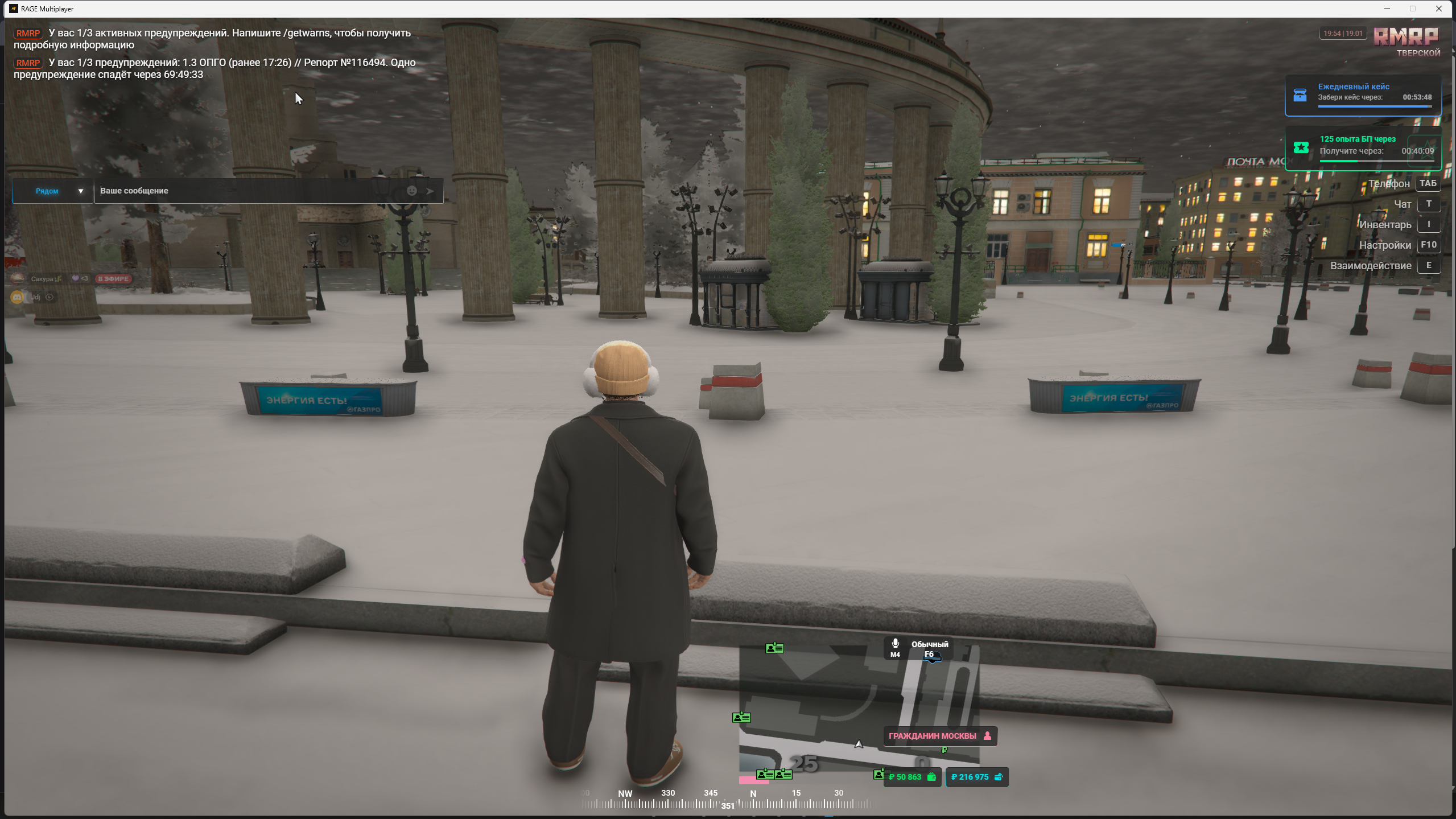Open the "125 опыта БП" battle pass reward
This screenshot has height=819, width=1456.
1363,148
